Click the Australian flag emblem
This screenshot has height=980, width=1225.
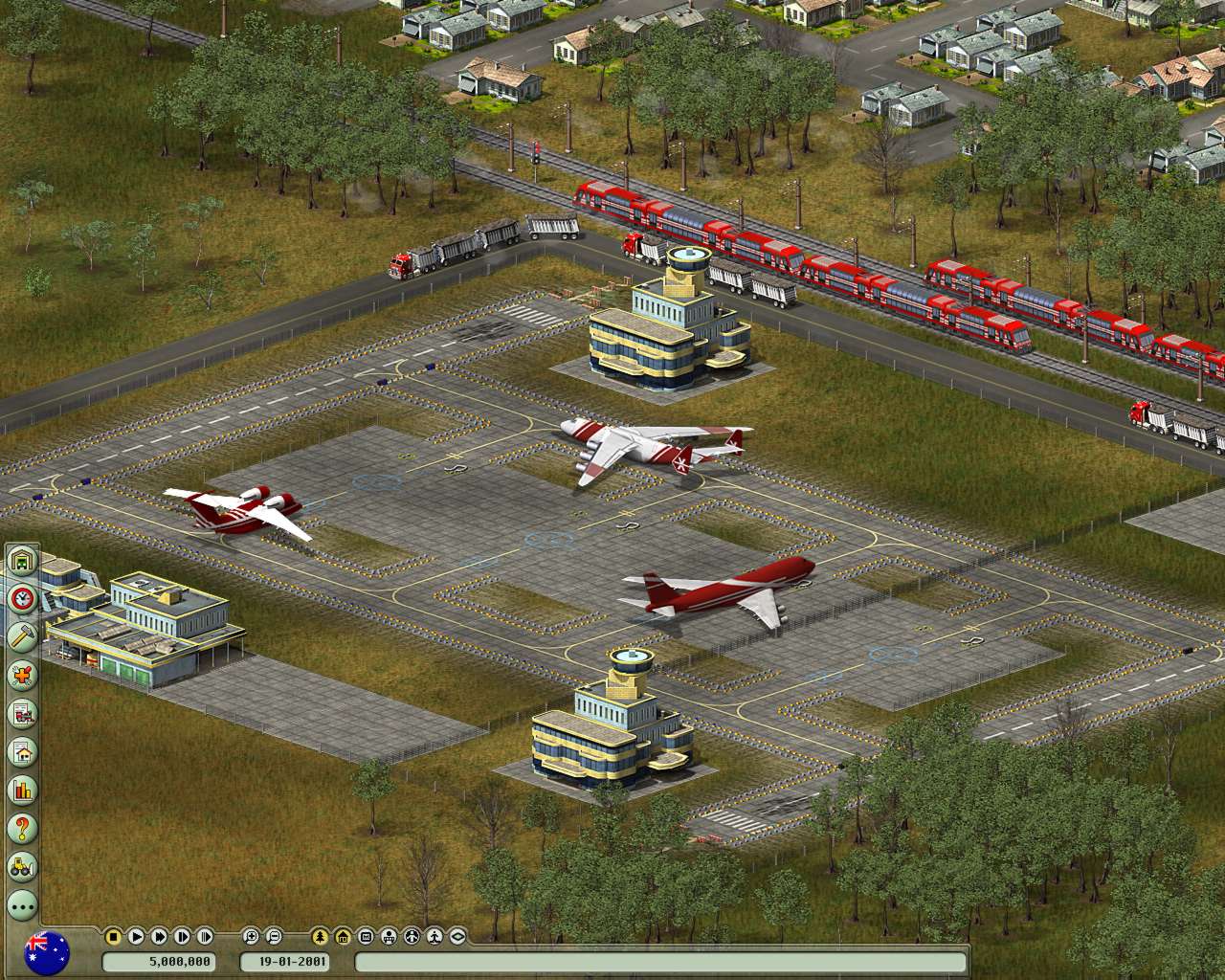(46, 952)
